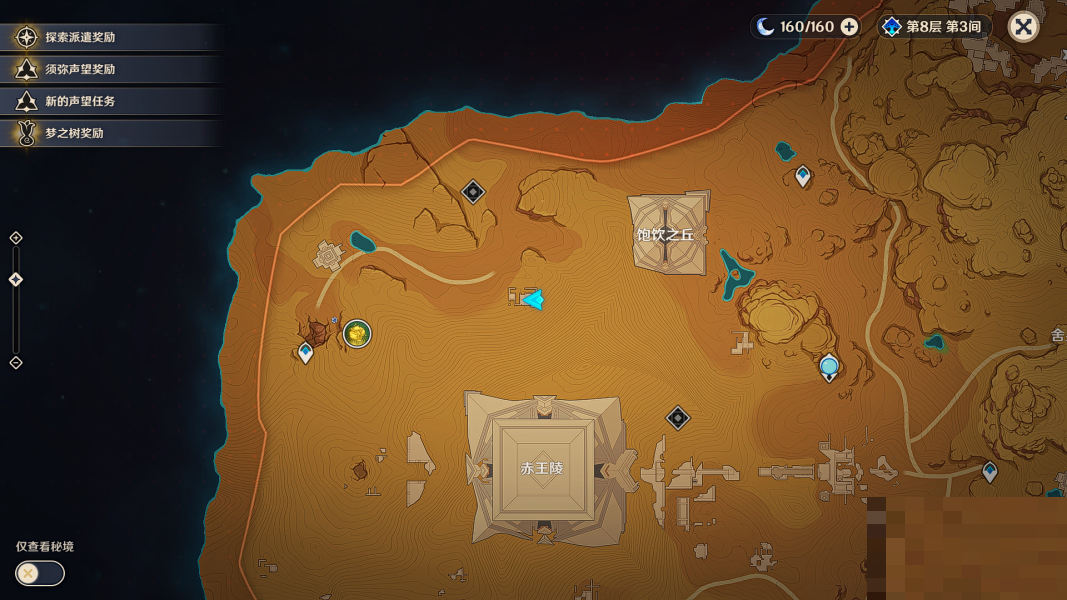This screenshot has height=600, width=1067.
Task: Add resin with the plus button
Action: coord(849,27)
